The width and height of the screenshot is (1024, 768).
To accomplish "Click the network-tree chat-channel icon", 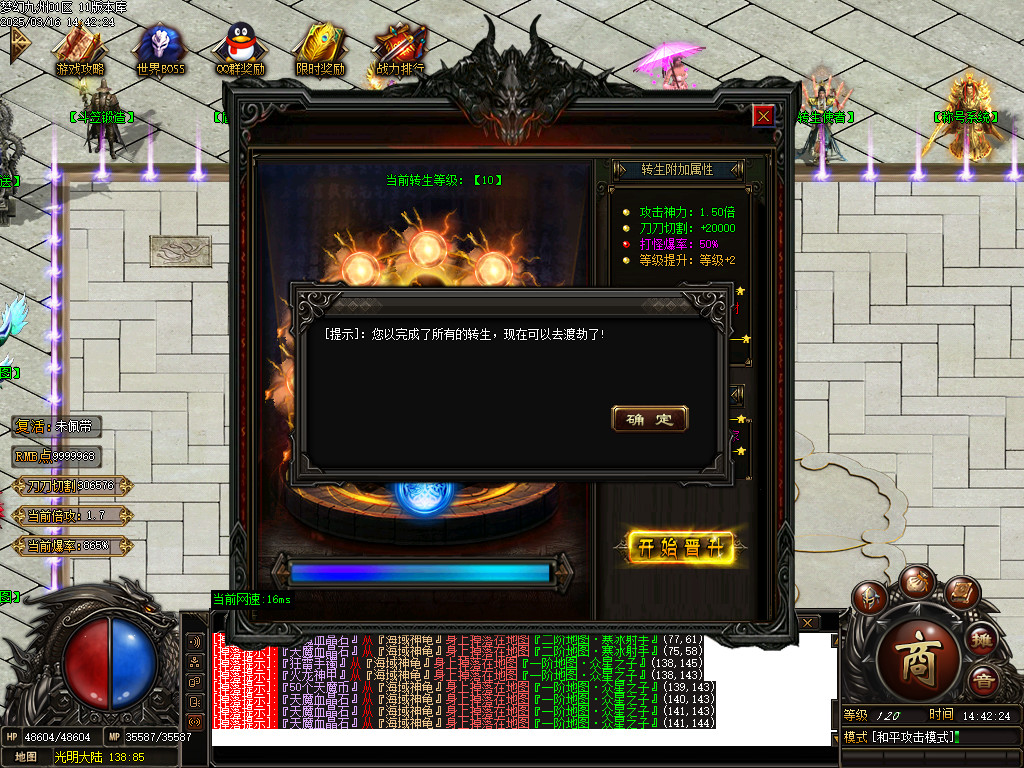I will [x=195, y=661].
